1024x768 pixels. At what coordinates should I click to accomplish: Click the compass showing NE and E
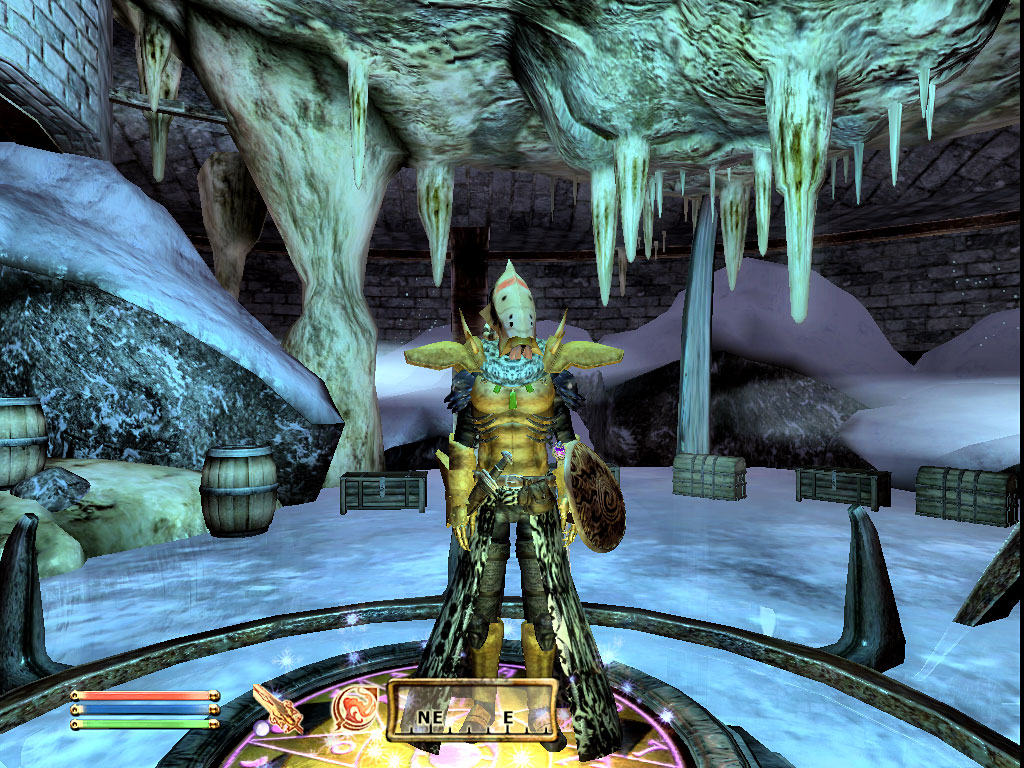pos(471,711)
